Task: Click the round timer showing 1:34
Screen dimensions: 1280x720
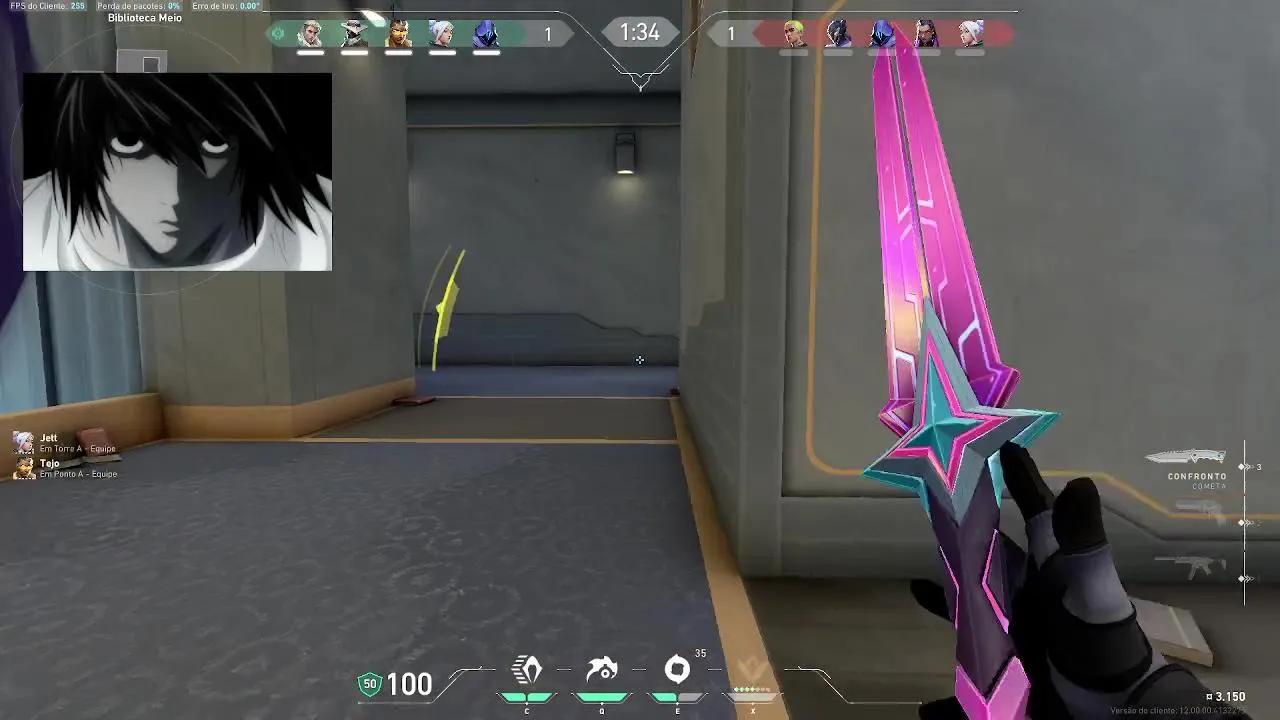Action: point(639,32)
